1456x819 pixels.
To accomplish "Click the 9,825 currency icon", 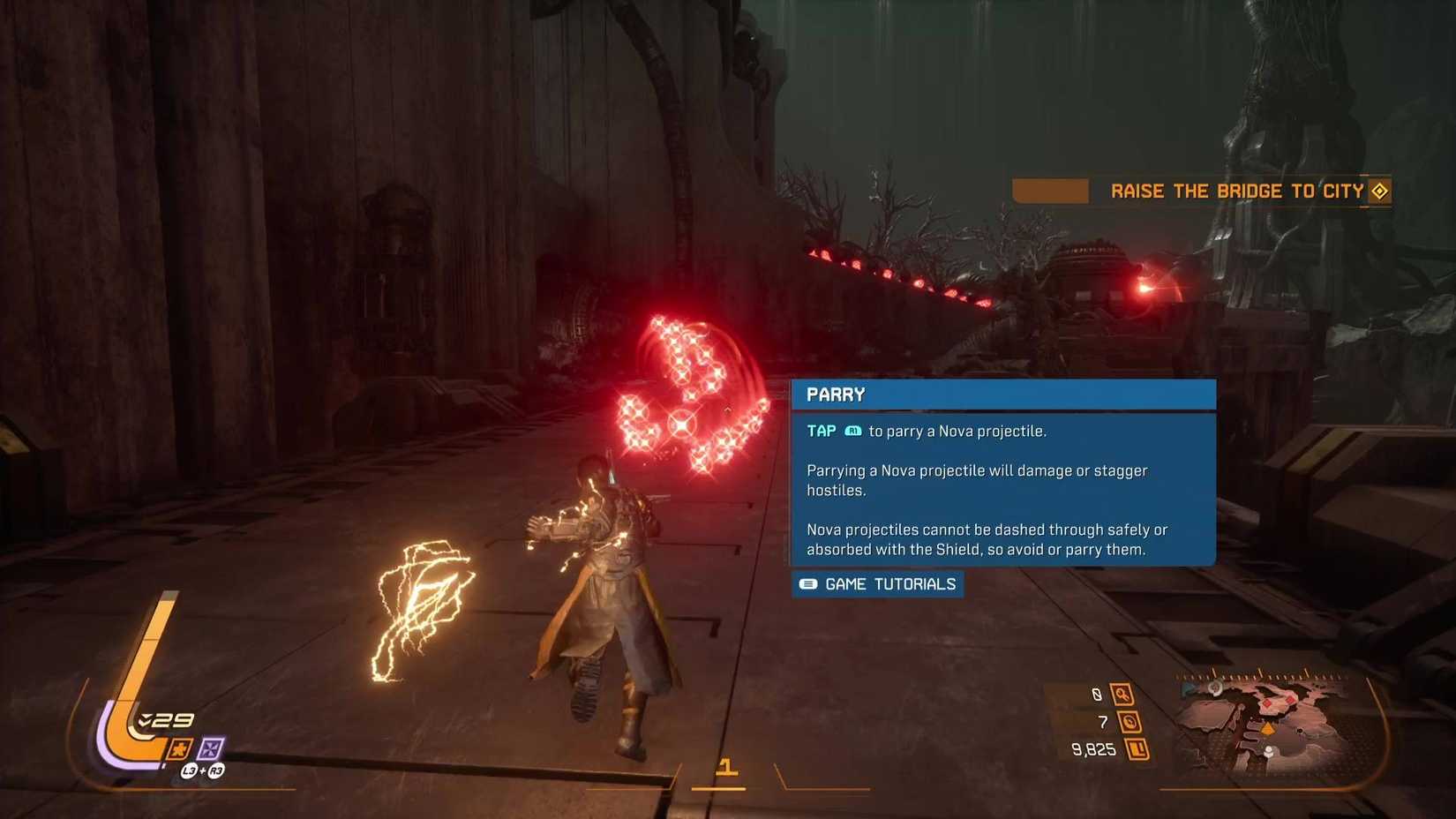I will pos(1137,749).
